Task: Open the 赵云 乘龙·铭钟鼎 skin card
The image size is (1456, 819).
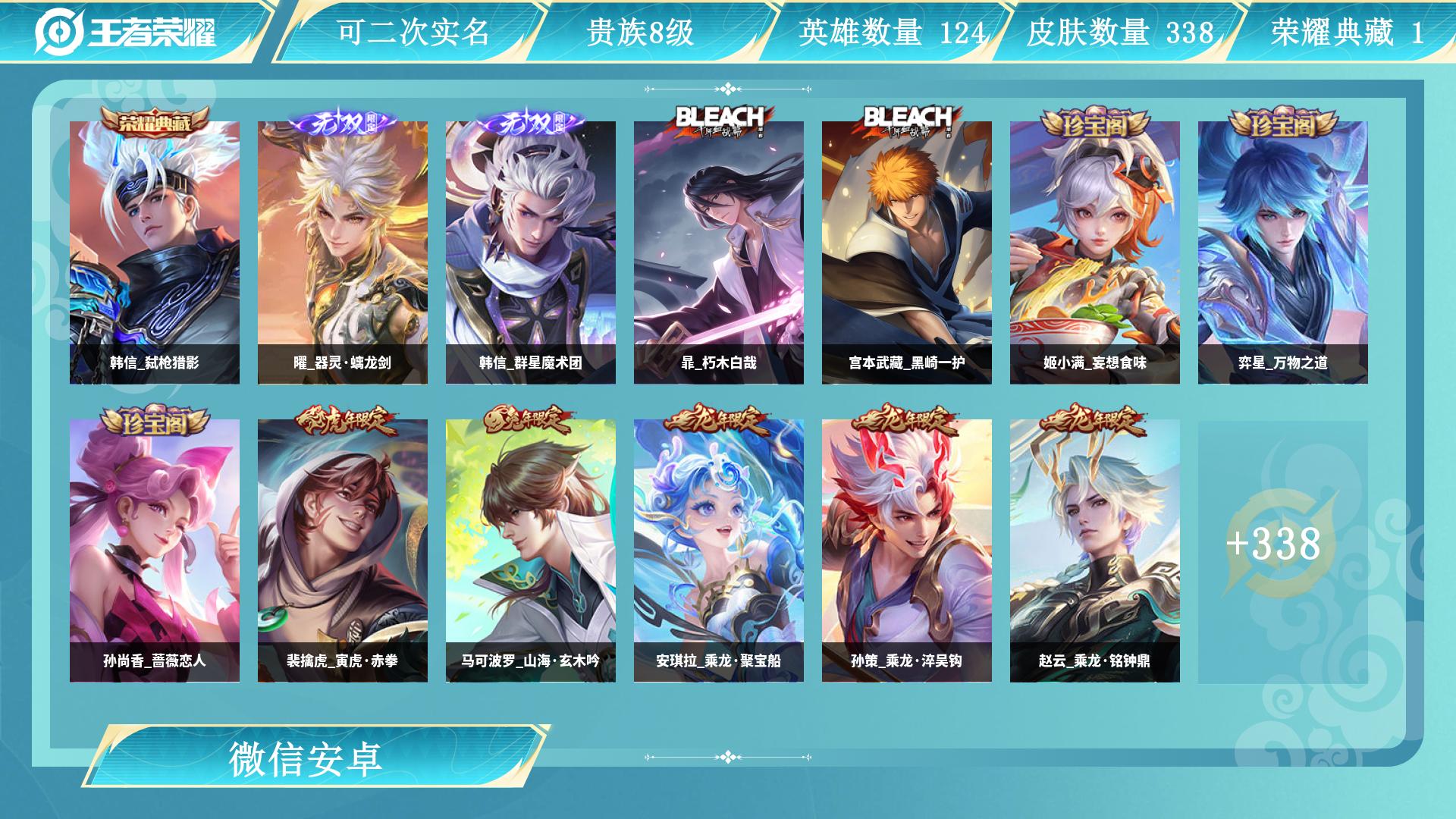Action: click(x=1095, y=551)
